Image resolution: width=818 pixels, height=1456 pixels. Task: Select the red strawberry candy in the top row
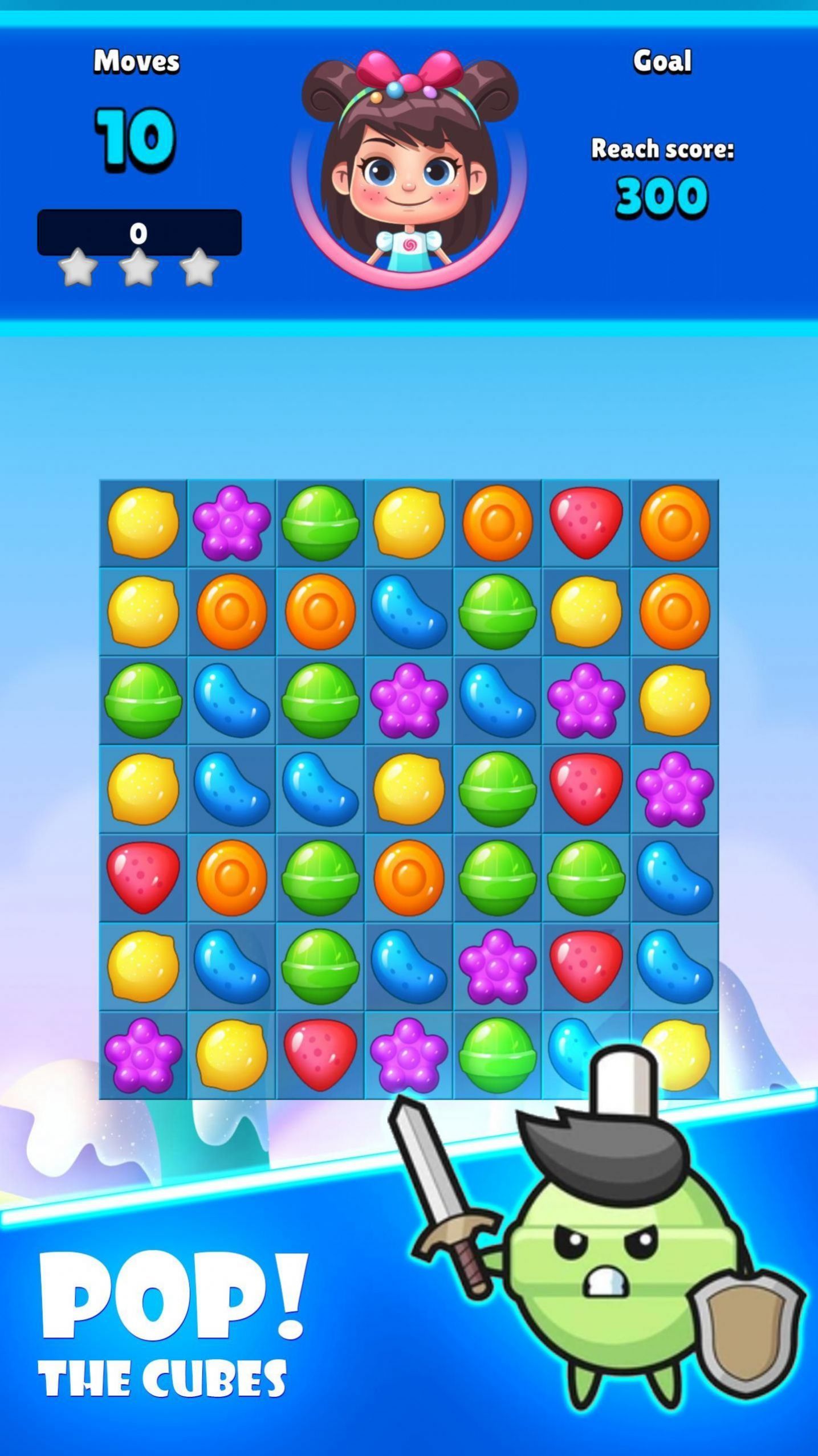click(585, 523)
